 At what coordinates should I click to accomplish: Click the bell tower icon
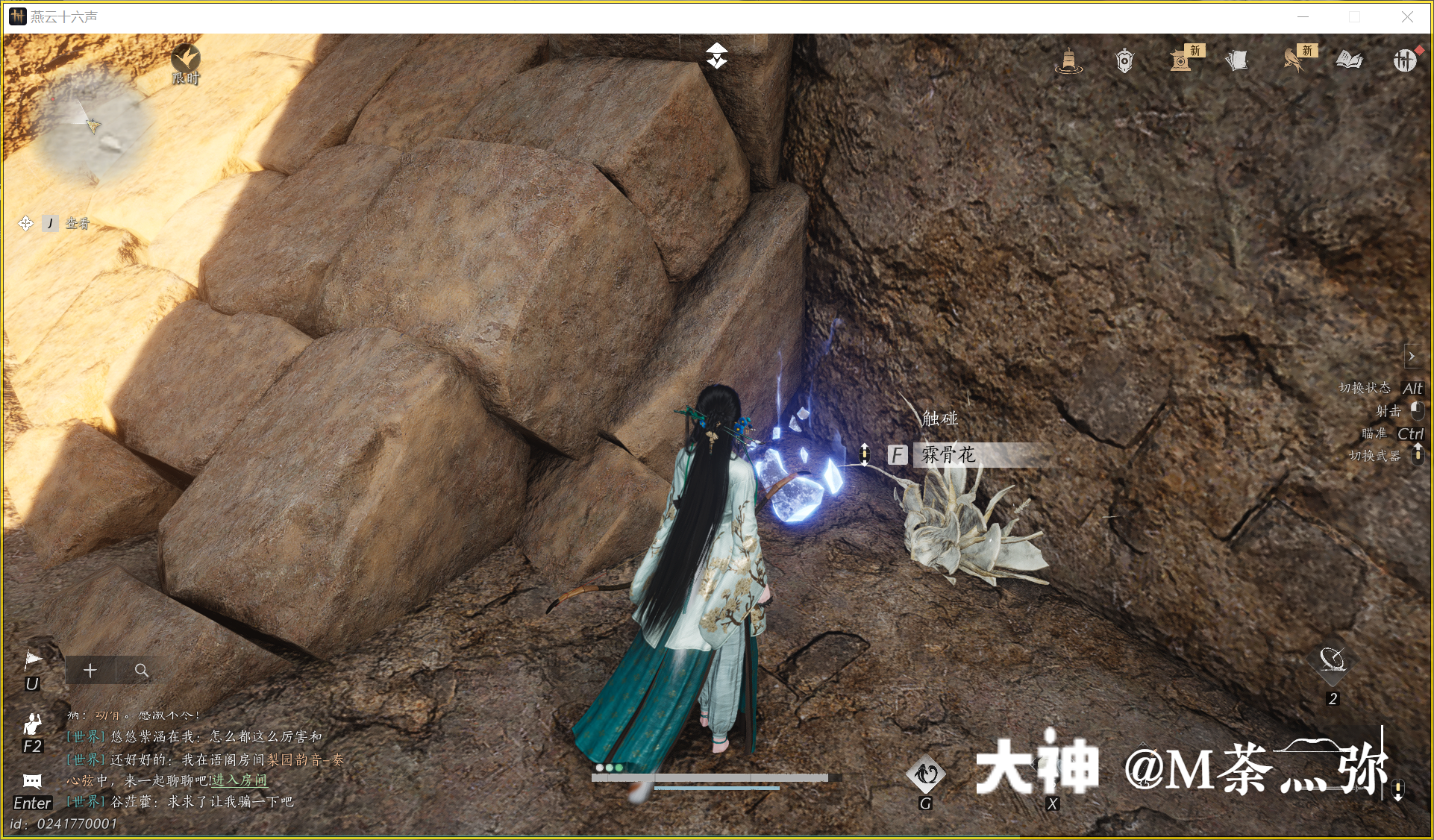1068,60
